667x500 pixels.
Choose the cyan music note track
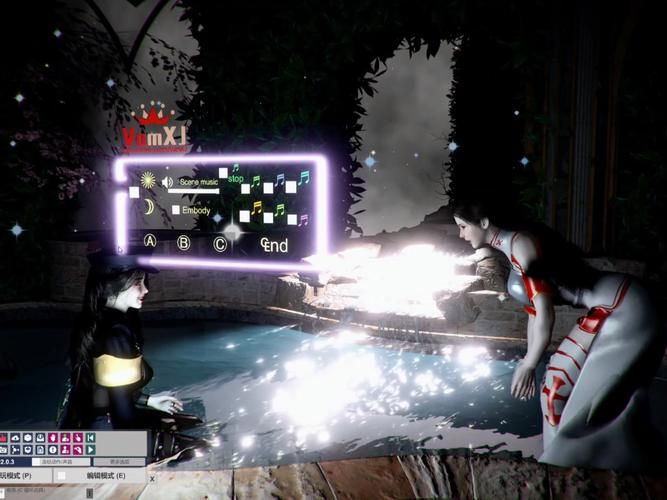[x=304, y=178]
